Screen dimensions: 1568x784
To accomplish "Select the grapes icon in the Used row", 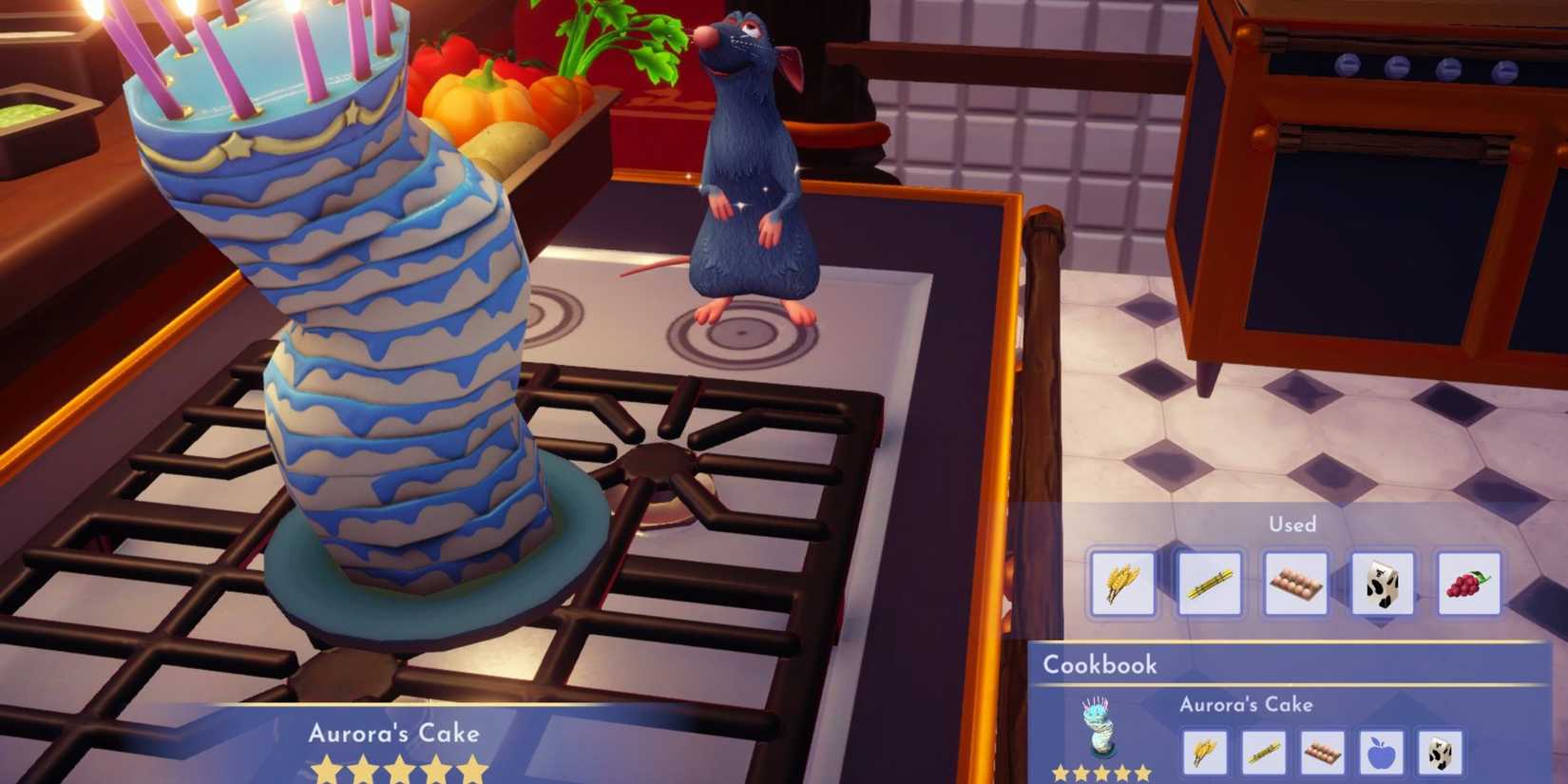I will [1464, 583].
